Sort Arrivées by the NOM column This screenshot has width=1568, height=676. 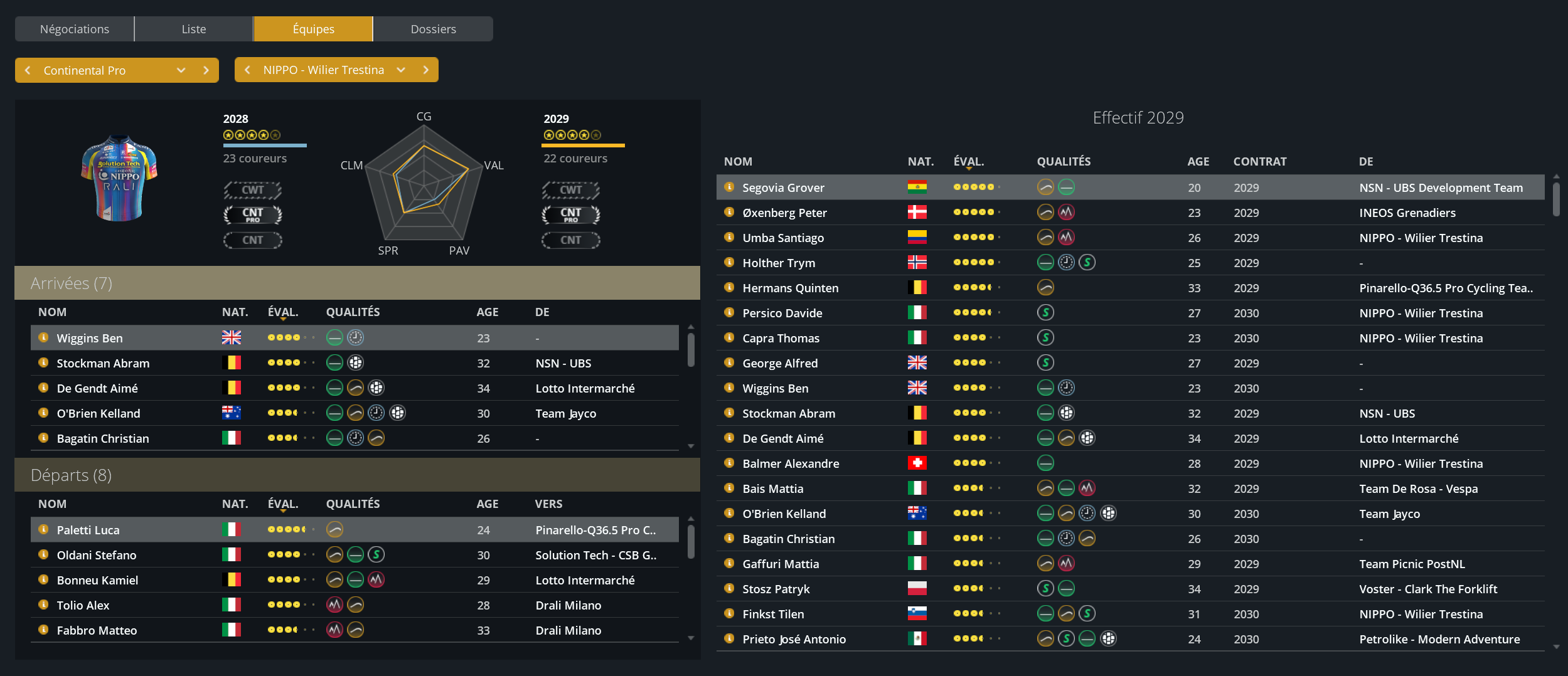[x=52, y=312]
